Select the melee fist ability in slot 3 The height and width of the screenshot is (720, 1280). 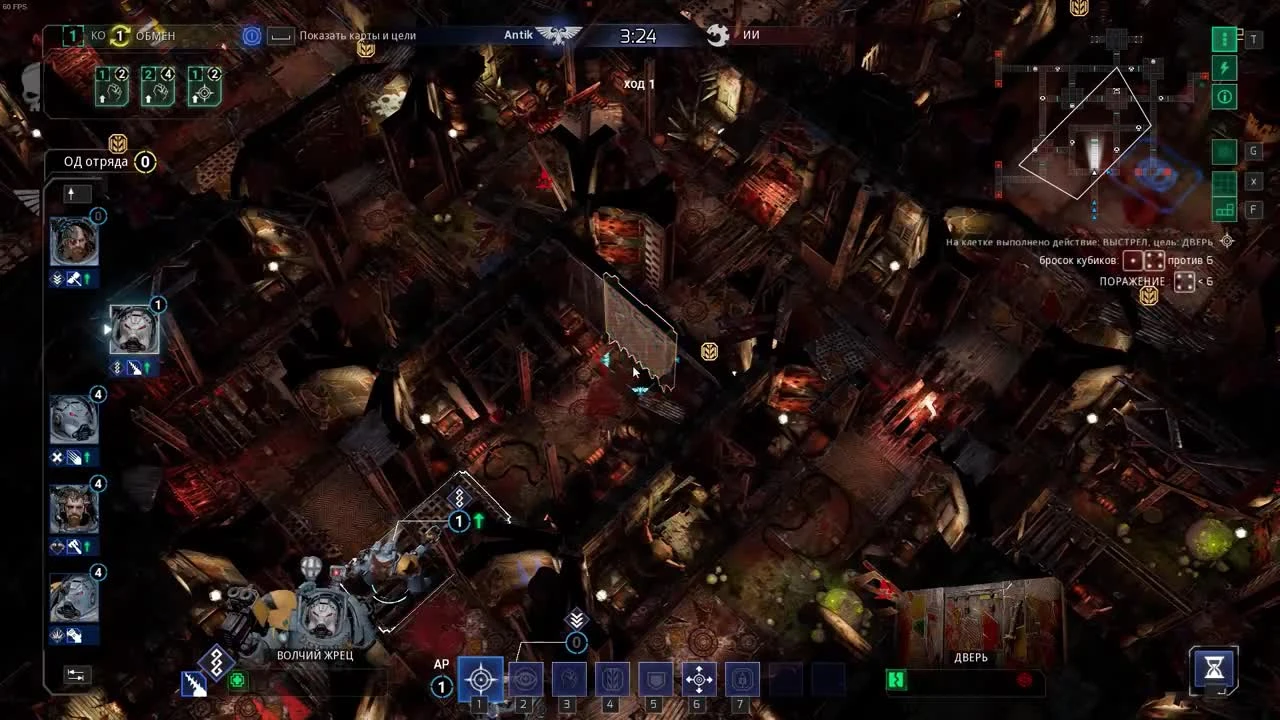tap(568, 680)
